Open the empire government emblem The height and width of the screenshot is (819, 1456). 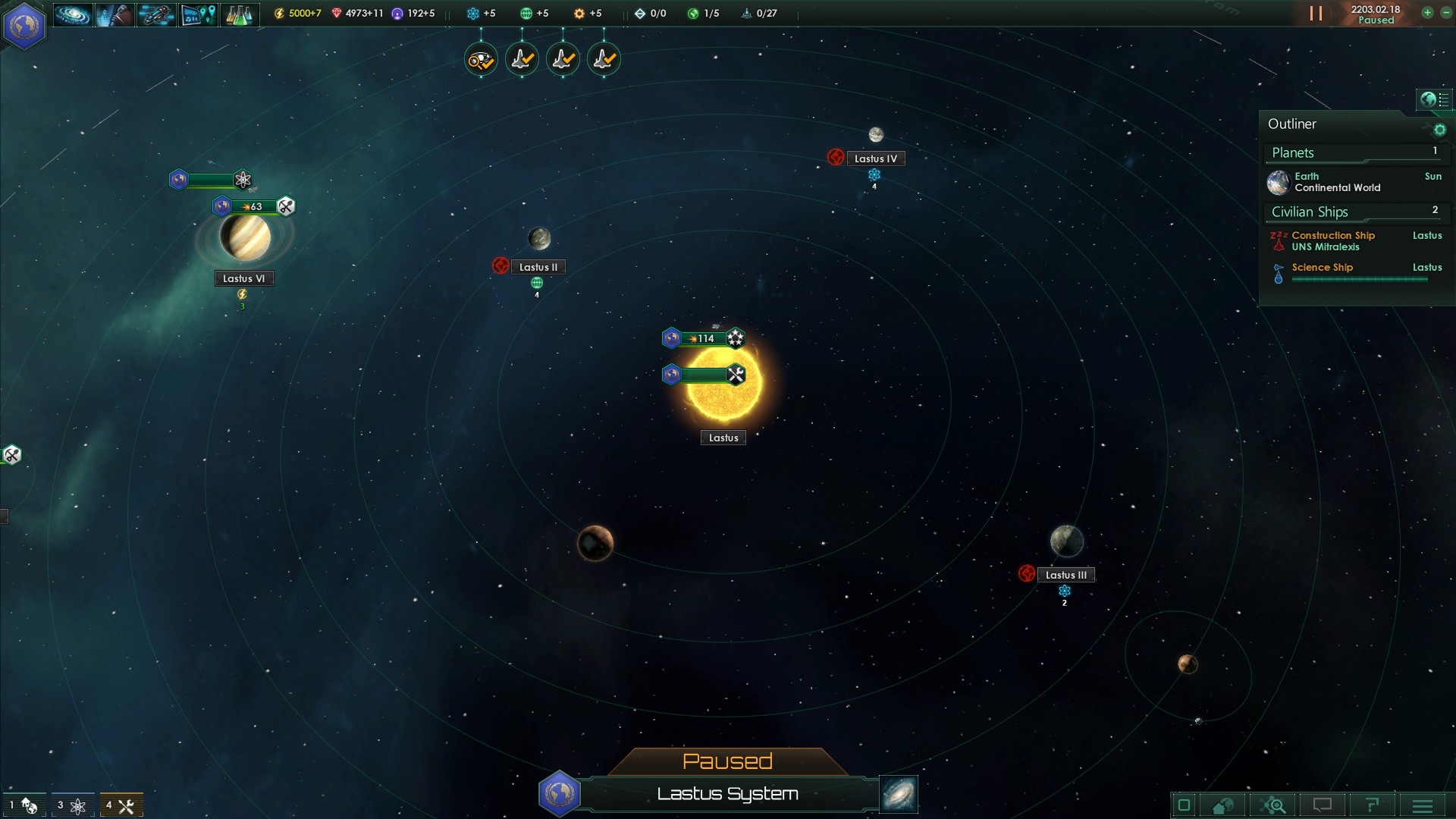24,26
